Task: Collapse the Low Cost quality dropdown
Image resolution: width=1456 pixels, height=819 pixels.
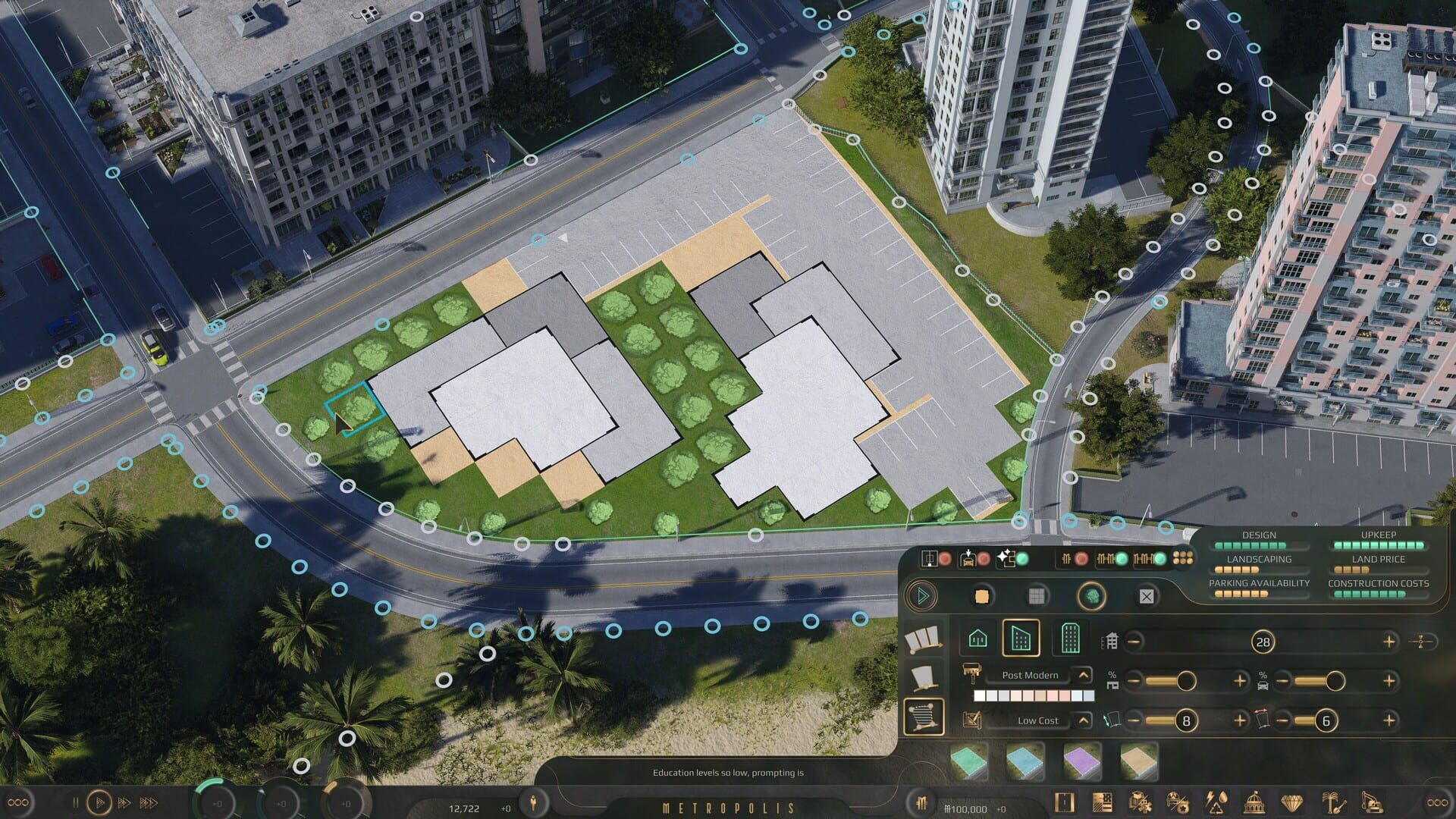Action: click(1084, 720)
